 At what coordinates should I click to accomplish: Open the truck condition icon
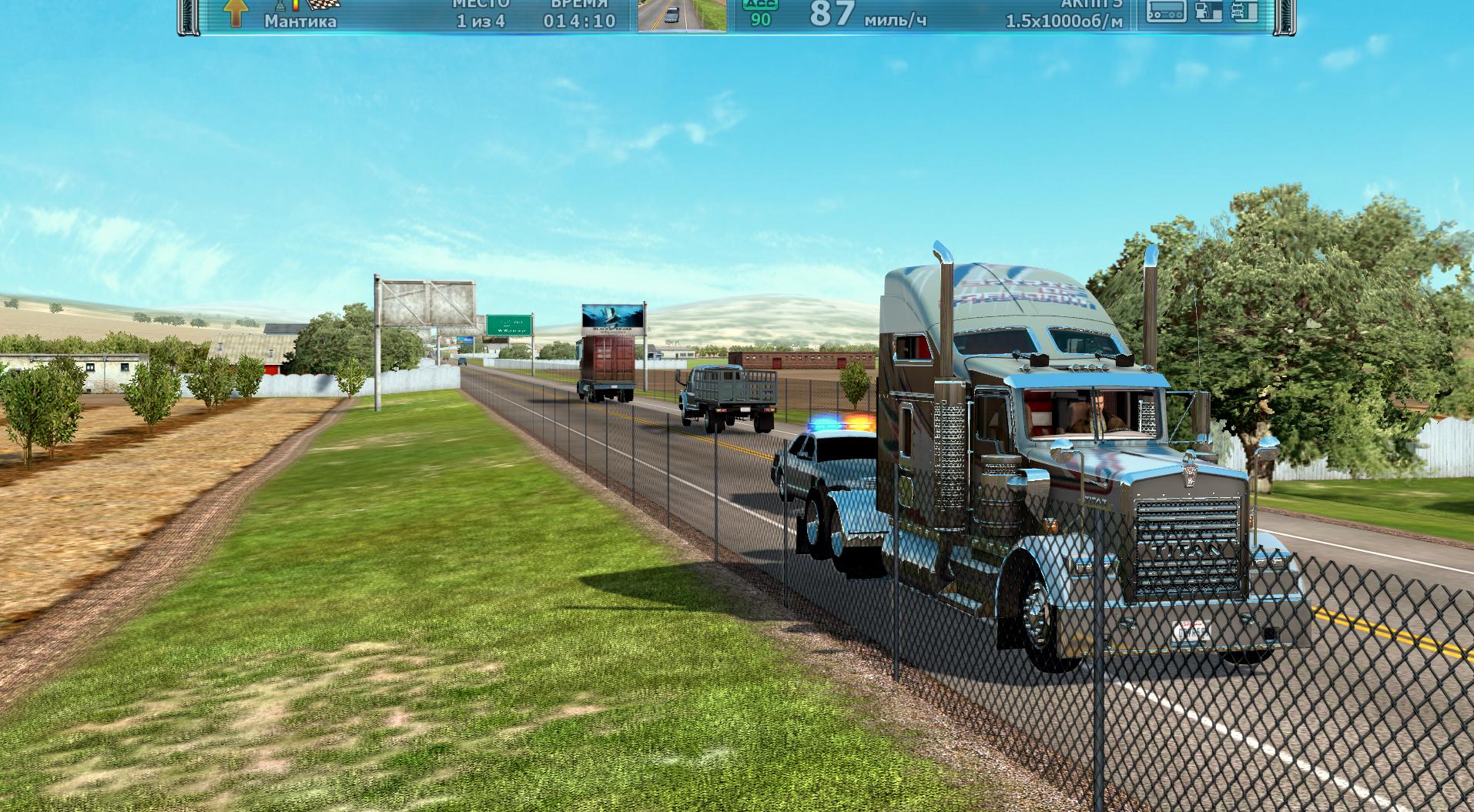[1244, 11]
